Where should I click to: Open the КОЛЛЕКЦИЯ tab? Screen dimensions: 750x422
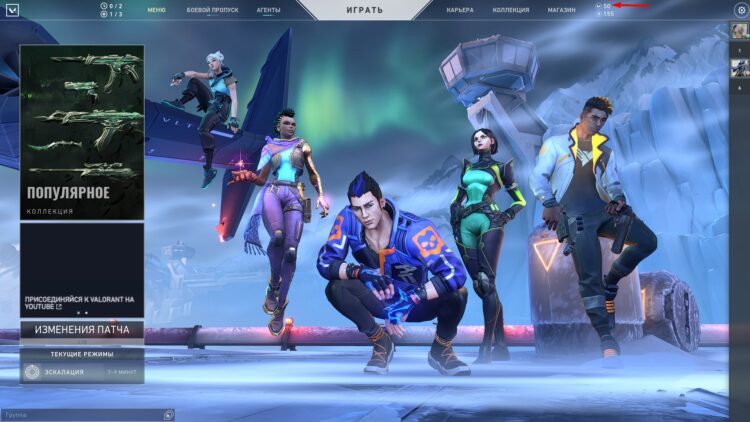pos(511,10)
